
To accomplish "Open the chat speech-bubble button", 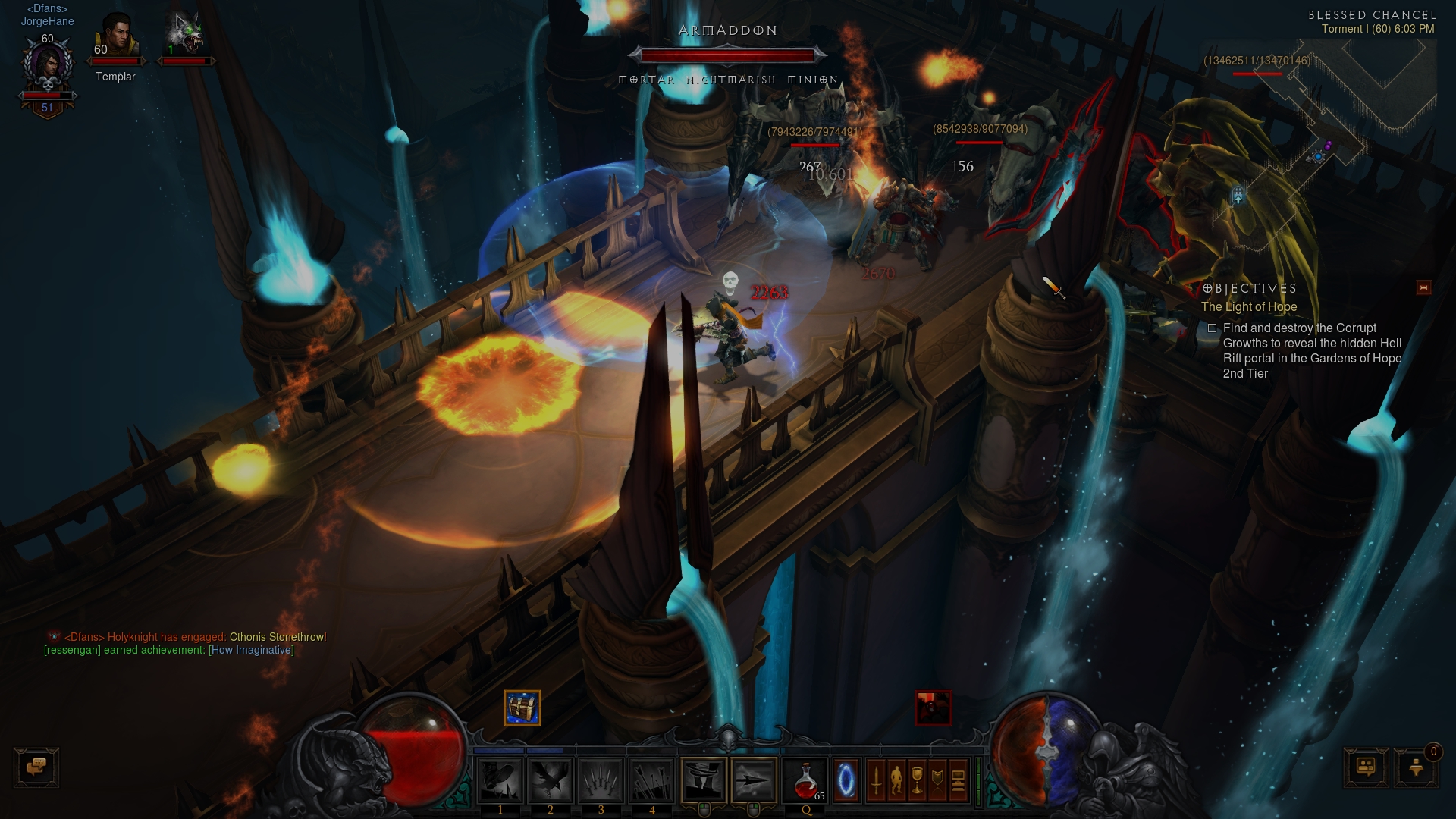I will (36, 767).
